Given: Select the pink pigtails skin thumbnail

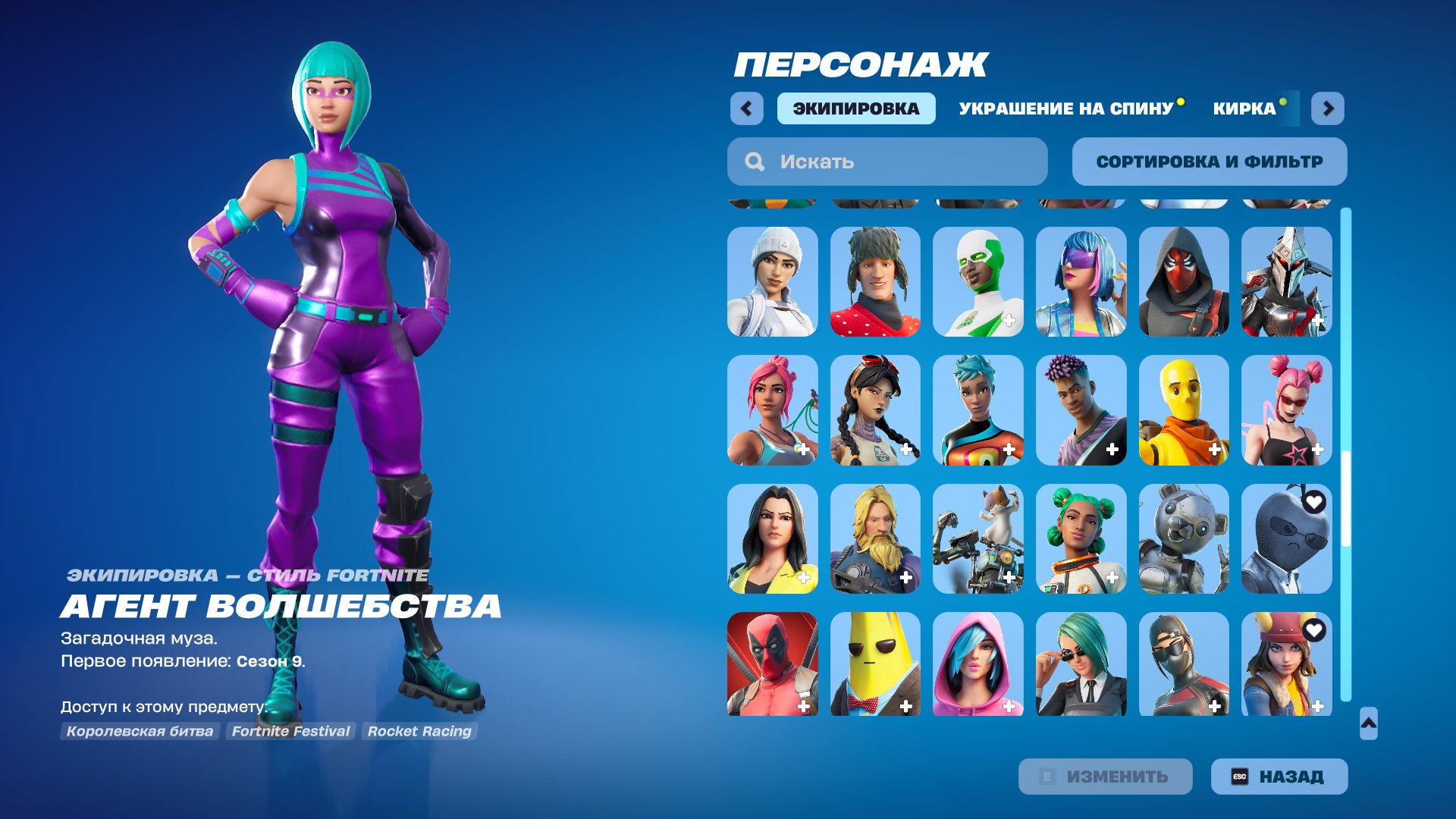Looking at the screenshot, I should click(1285, 410).
